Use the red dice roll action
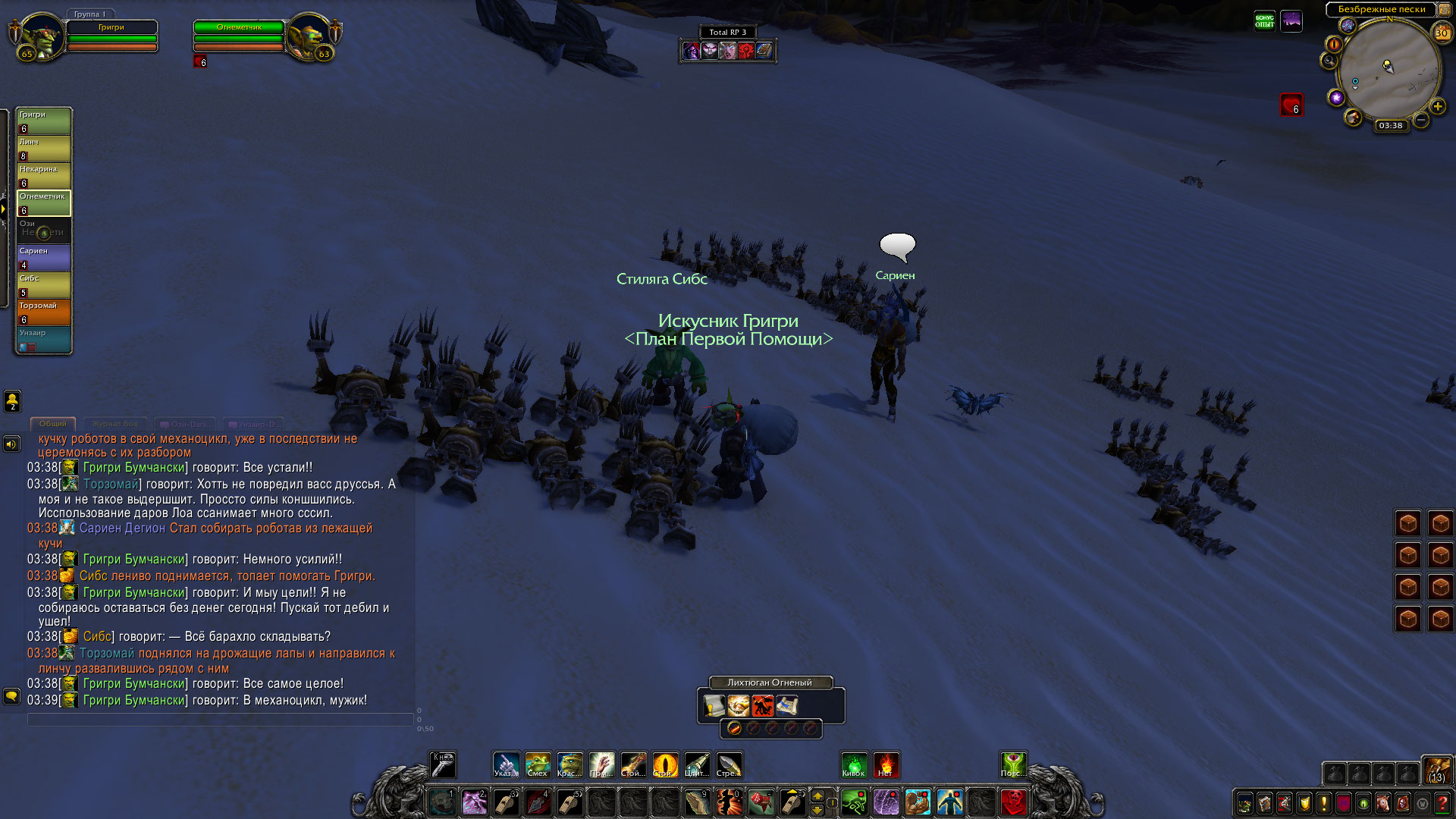 761,802
